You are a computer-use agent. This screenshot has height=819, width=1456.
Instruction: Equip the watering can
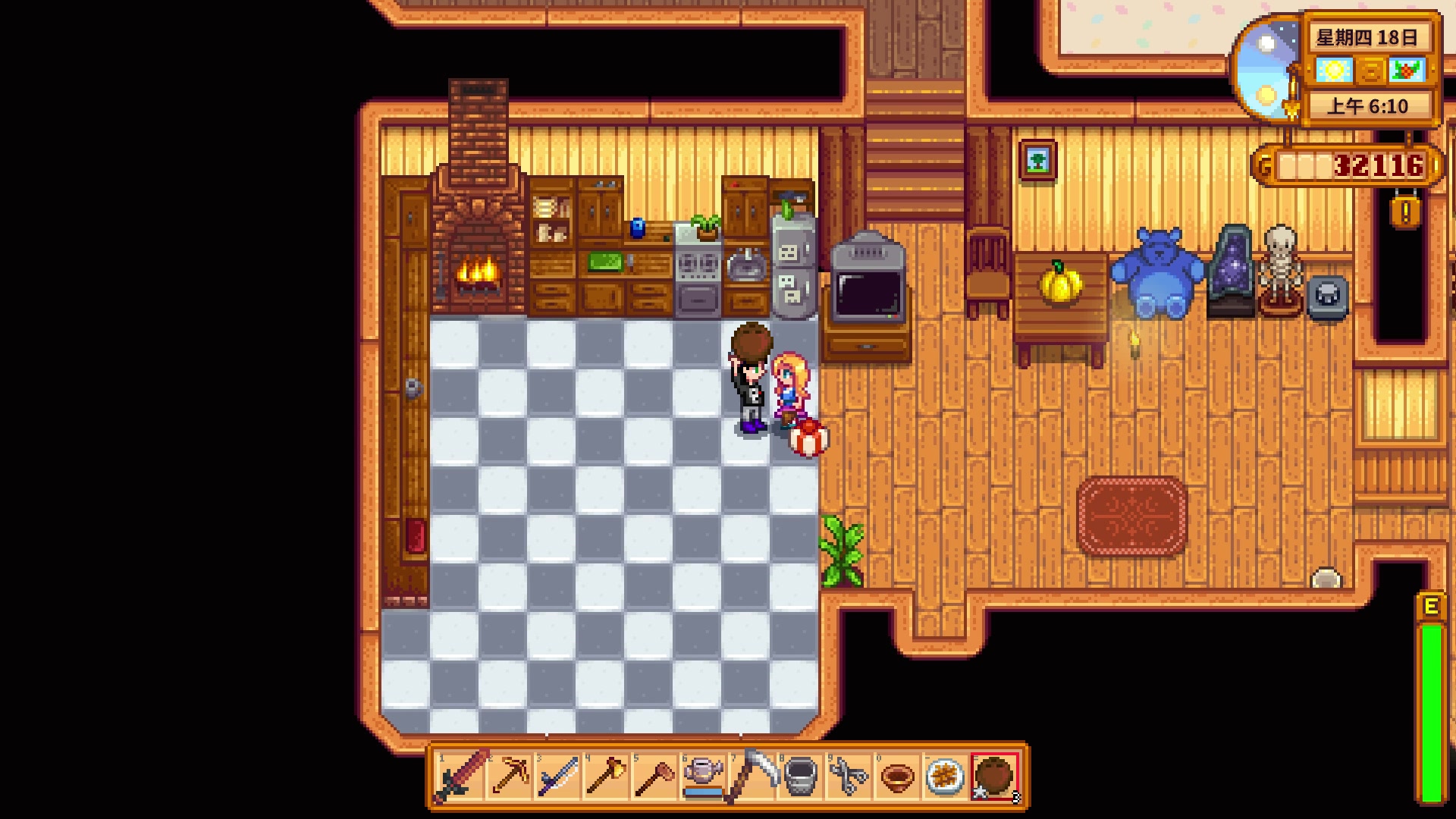[x=704, y=777]
